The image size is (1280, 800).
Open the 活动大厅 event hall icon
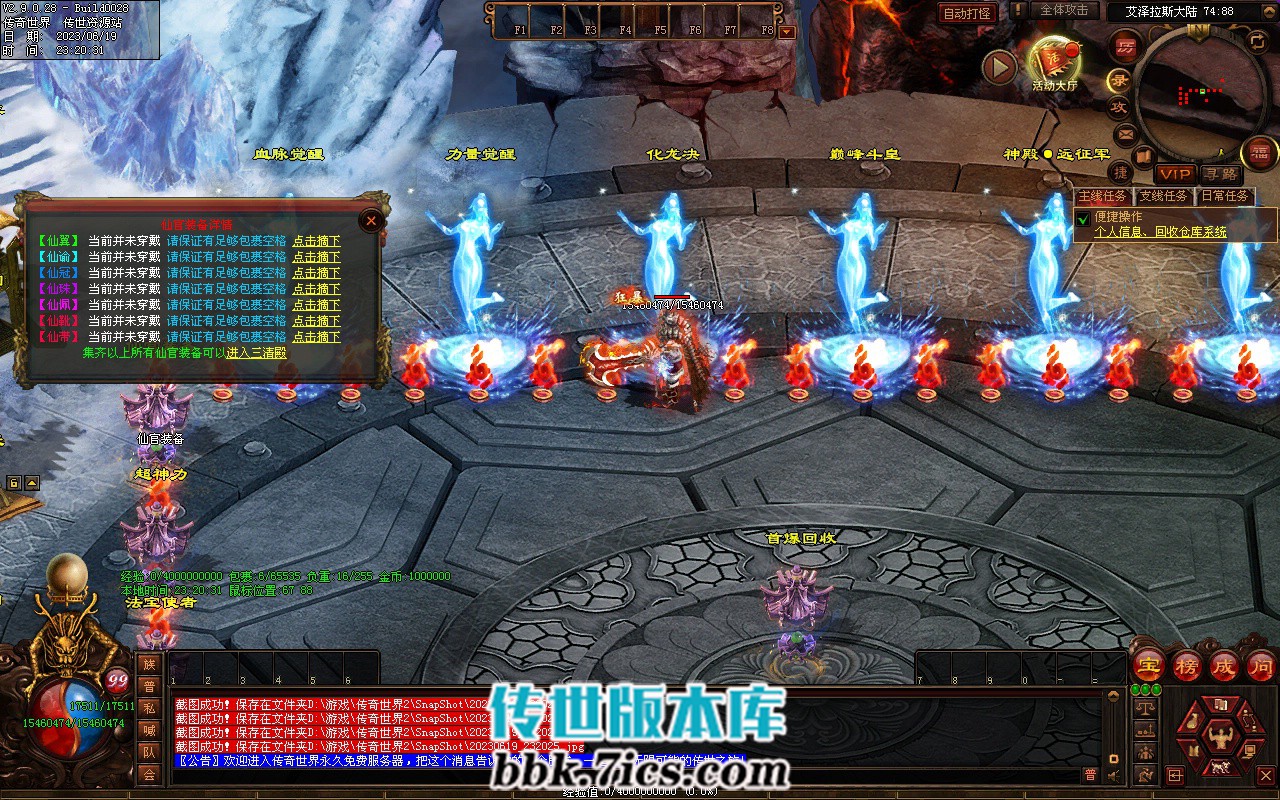pyautogui.click(x=1054, y=62)
